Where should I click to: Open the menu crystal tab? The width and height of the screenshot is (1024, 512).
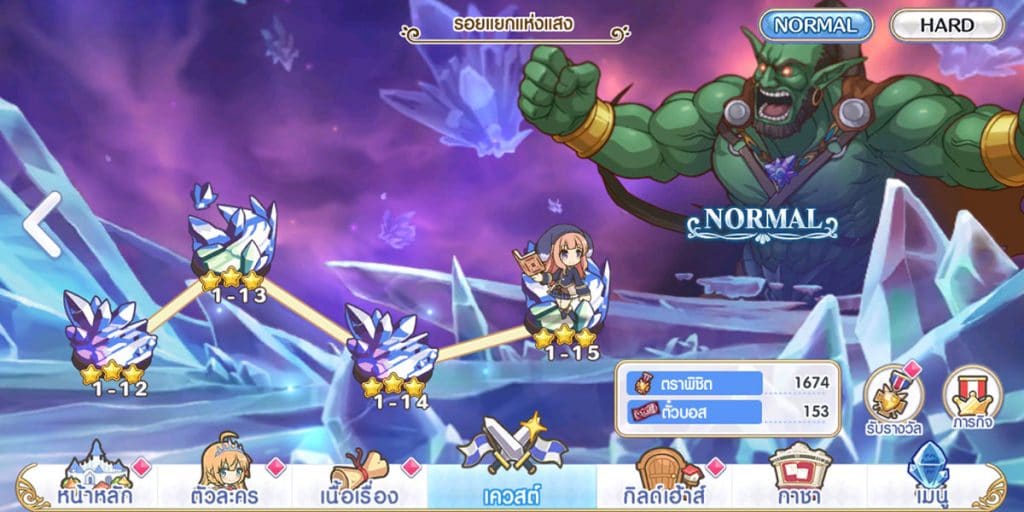(x=930, y=475)
